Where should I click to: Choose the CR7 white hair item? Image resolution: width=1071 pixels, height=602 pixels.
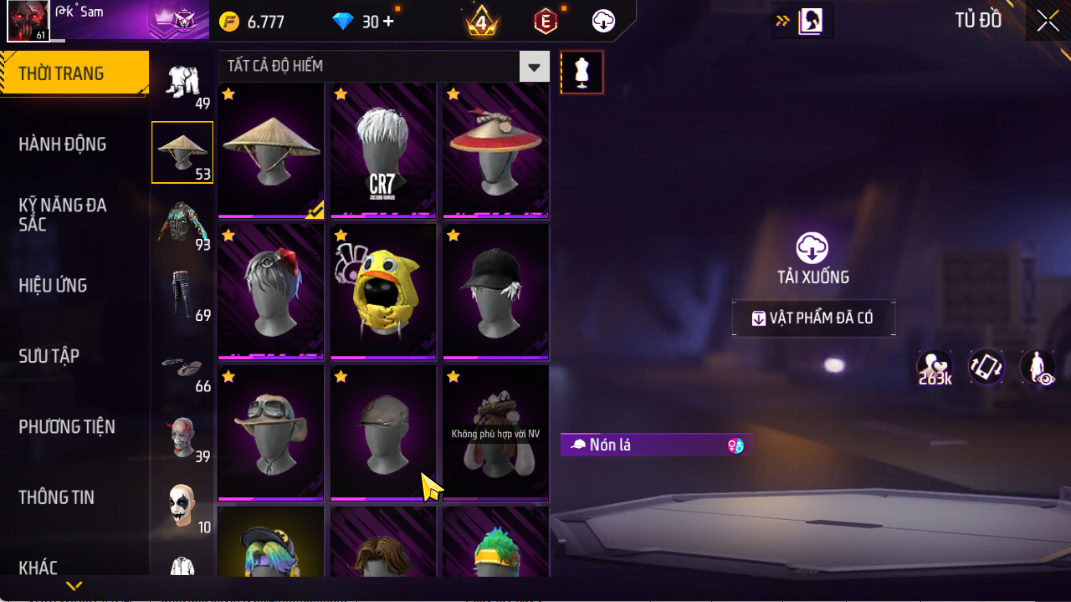(x=382, y=150)
